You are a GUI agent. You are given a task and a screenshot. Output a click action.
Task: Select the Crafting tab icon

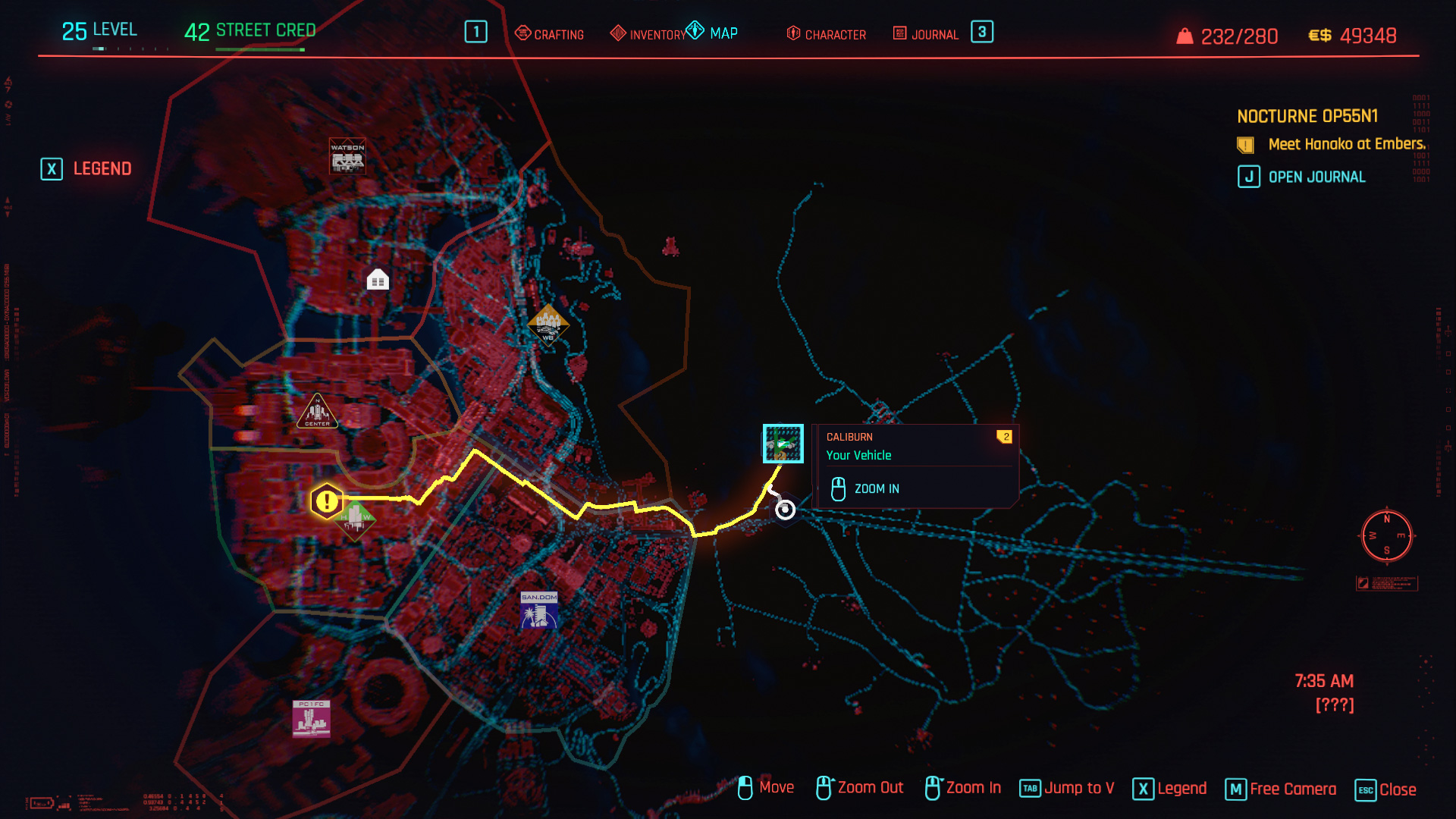(x=523, y=34)
